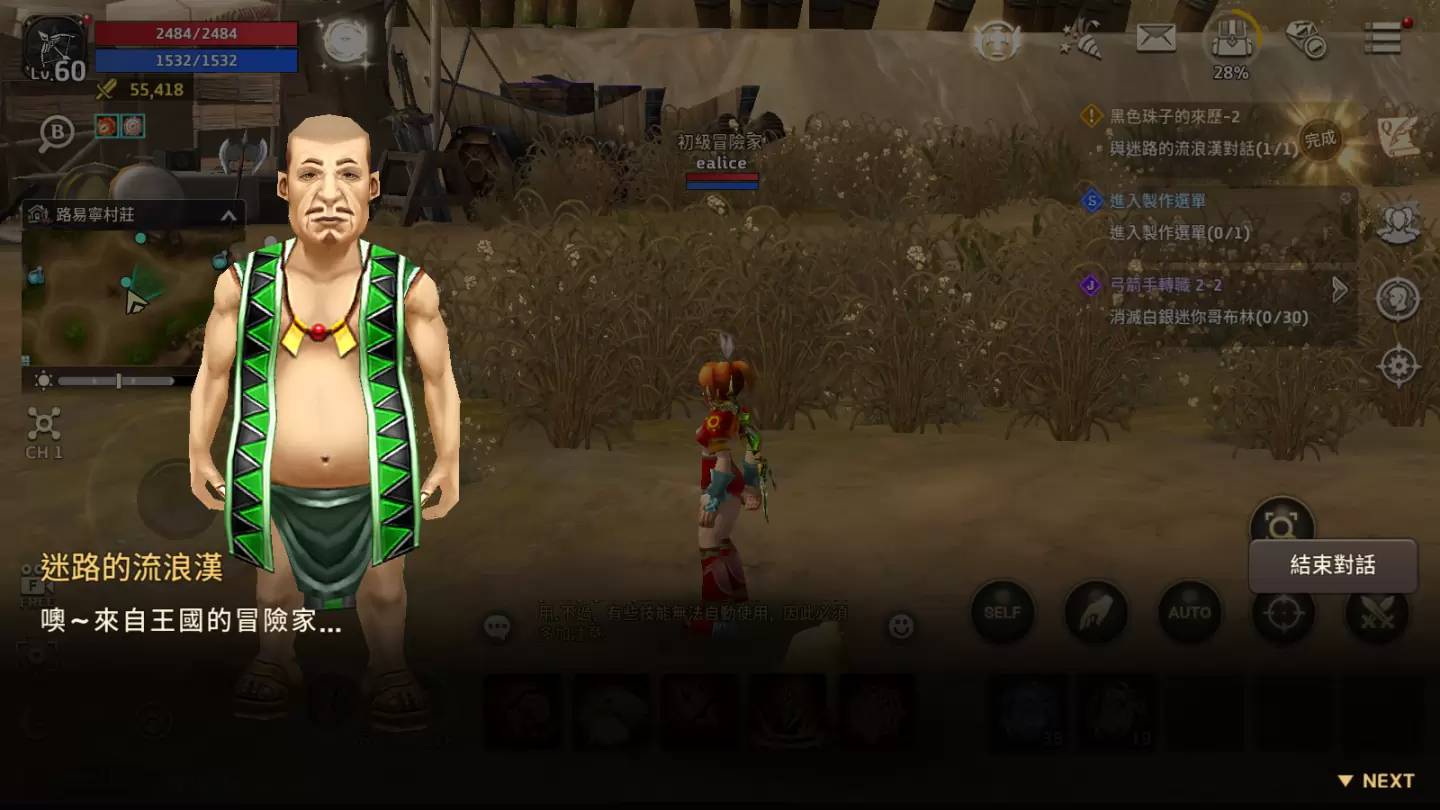End the conversation with 結束對話 button
This screenshot has height=810, width=1440.
(x=1332, y=566)
